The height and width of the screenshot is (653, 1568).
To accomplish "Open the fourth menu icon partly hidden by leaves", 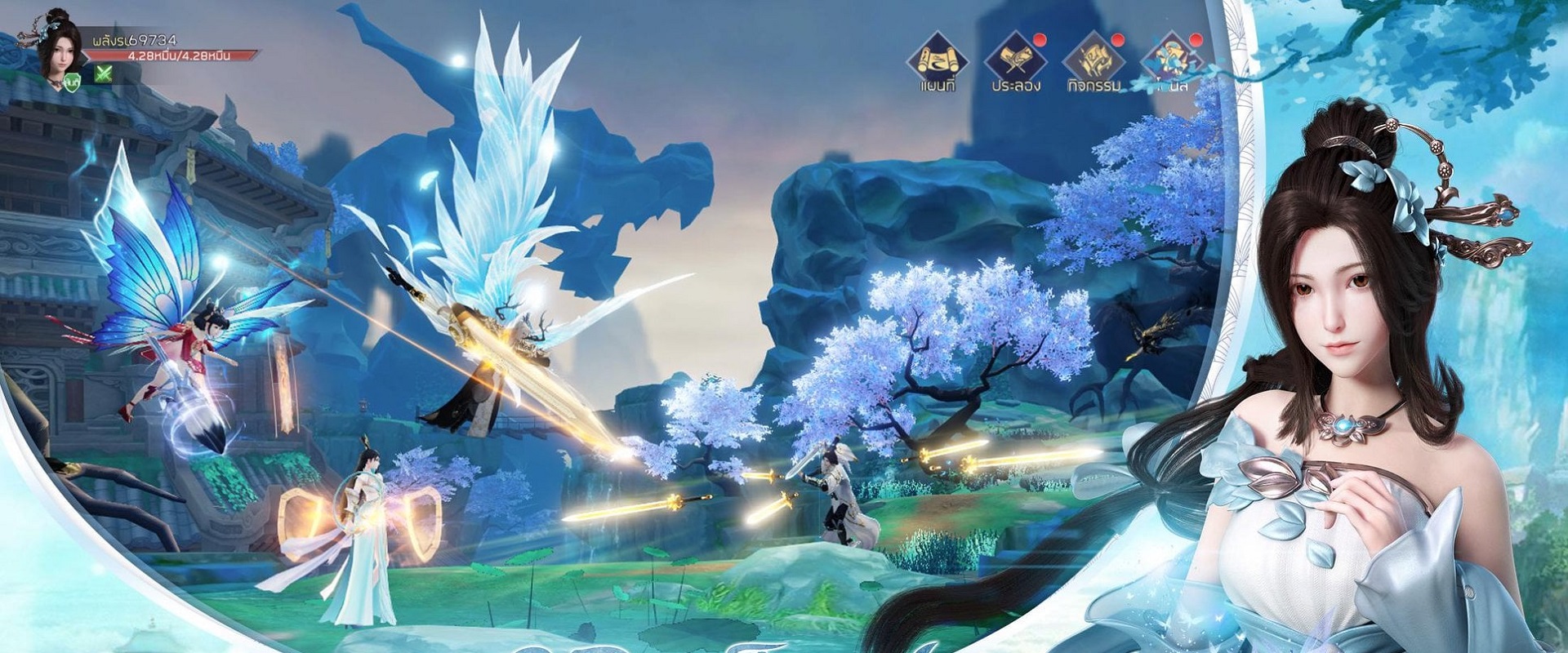I will tap(1173, 60).
